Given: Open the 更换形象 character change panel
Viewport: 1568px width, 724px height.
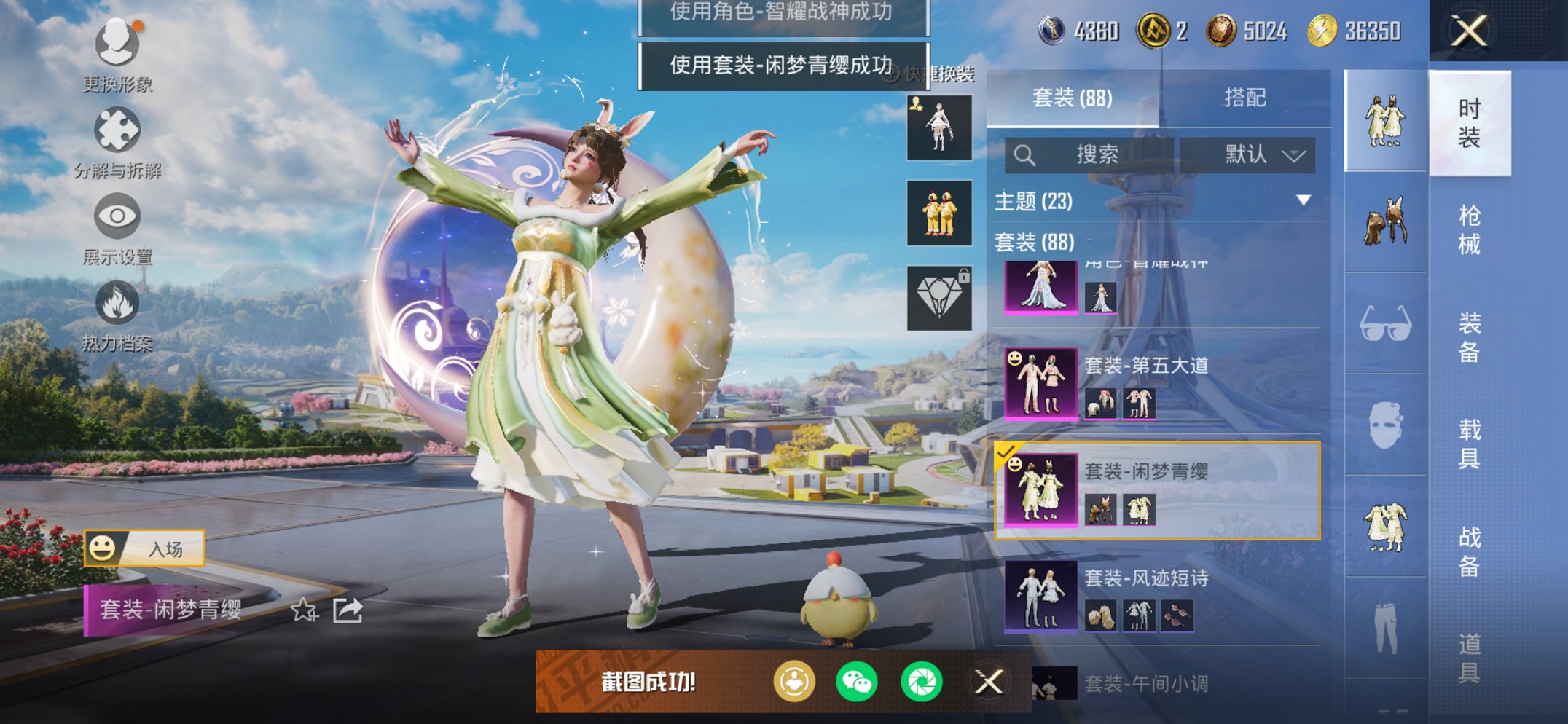Looking at the screenshot, I should pyautogui.click(x=117, y=45).
